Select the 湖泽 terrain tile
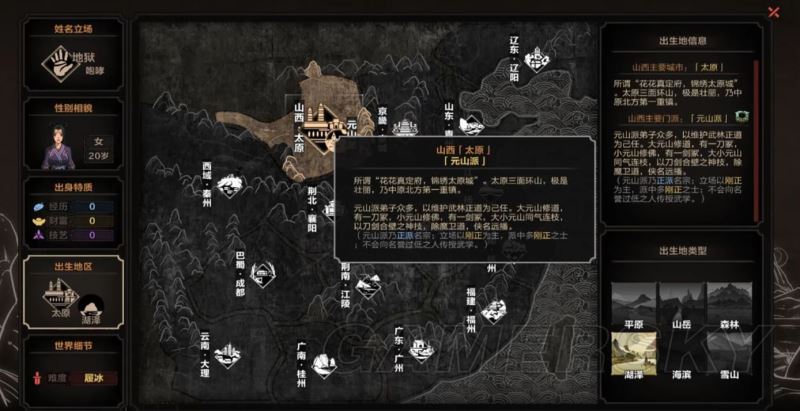 point(631,355)
